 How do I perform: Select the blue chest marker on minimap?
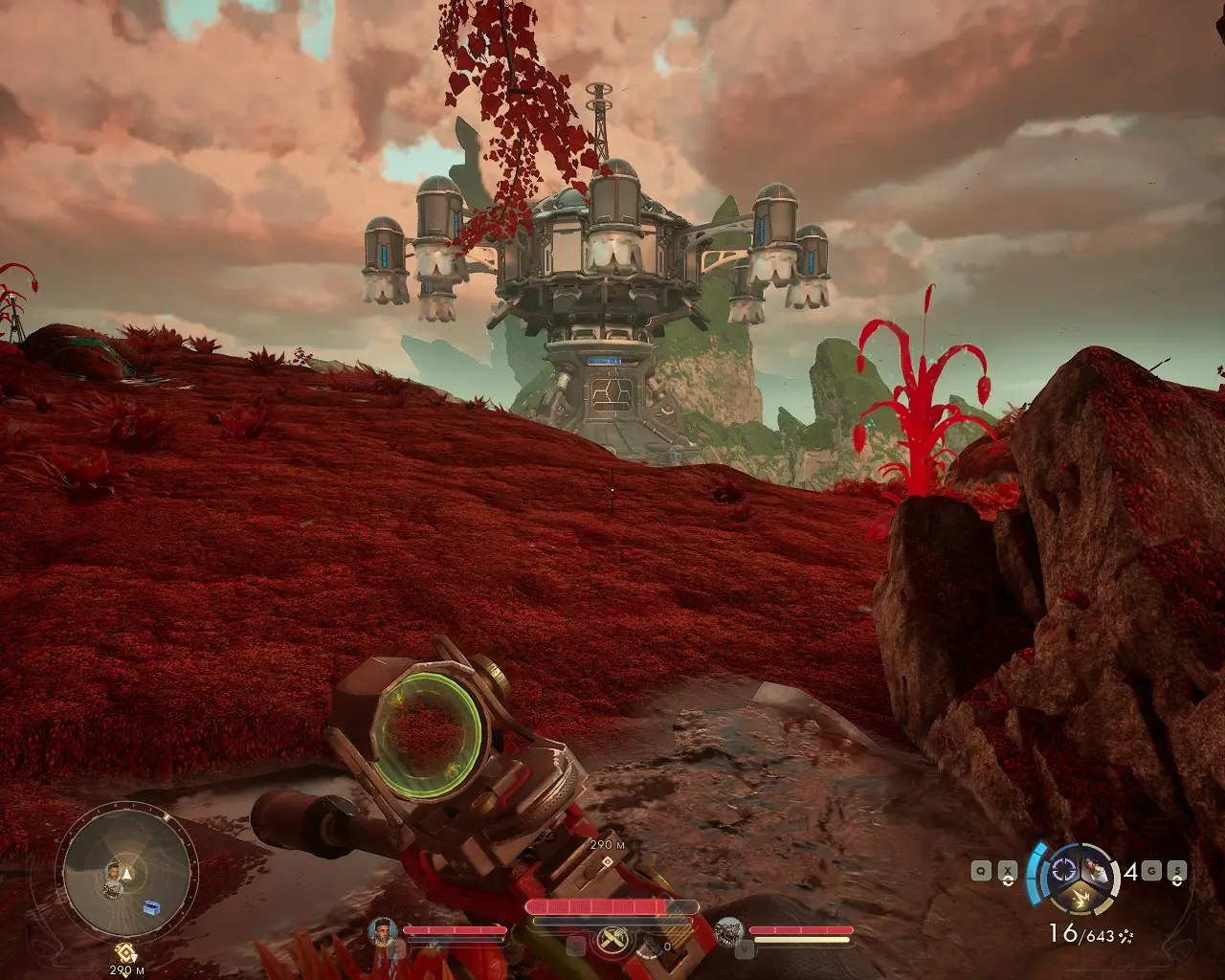[x=151, y=906]
